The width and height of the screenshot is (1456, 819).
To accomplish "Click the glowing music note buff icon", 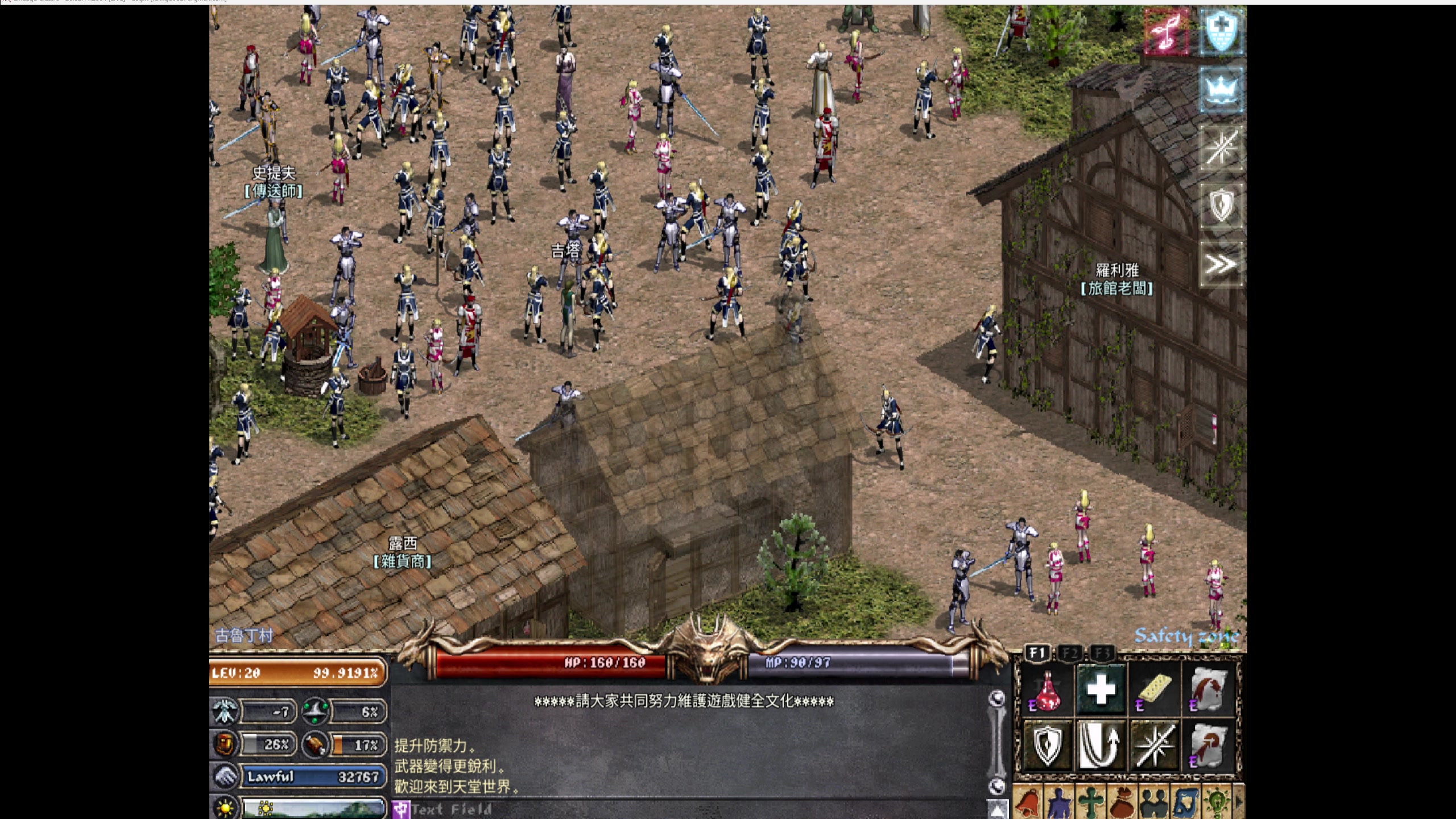I will click(x=1167, y=32).
